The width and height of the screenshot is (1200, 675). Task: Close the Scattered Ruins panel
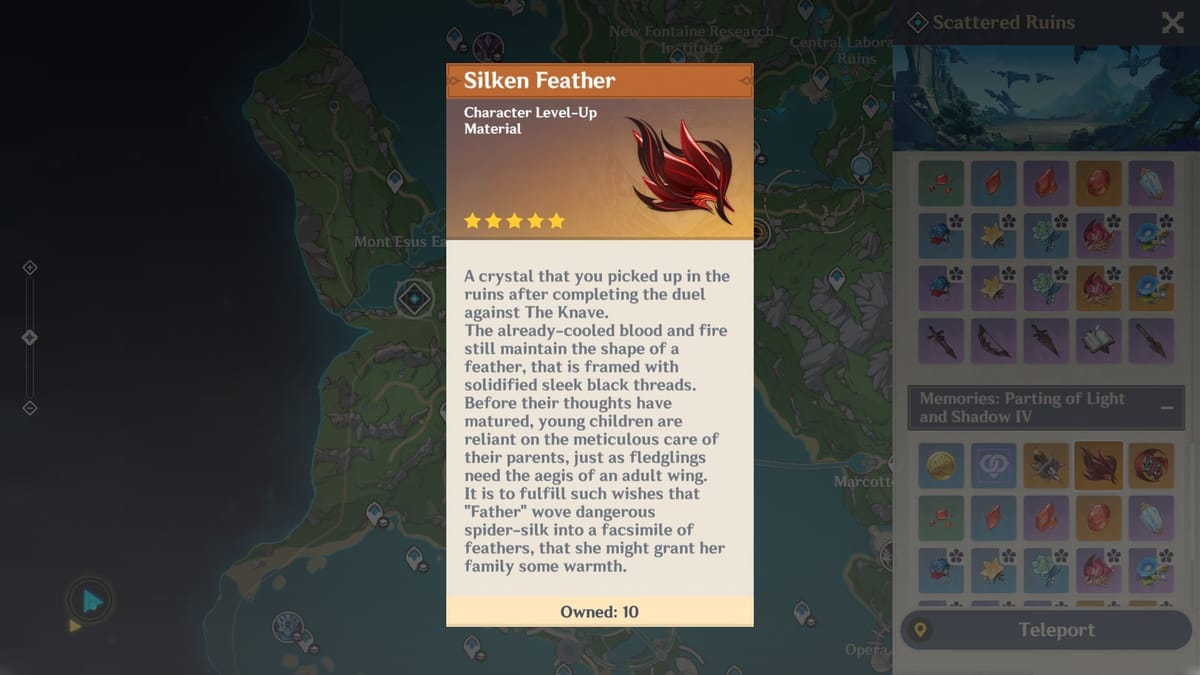tap(1172, 23)
